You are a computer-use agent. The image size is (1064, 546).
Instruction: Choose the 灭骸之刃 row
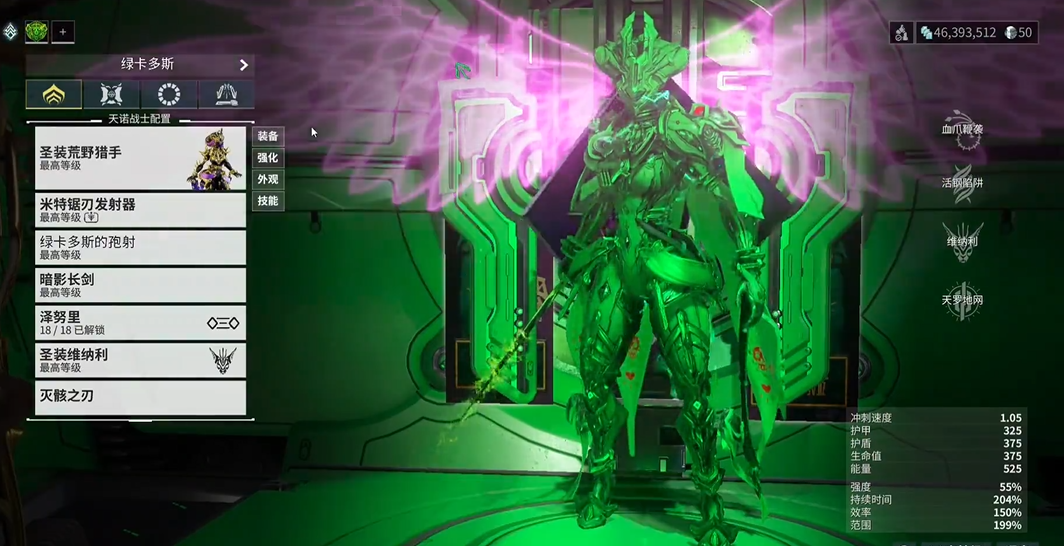(140, 397)
